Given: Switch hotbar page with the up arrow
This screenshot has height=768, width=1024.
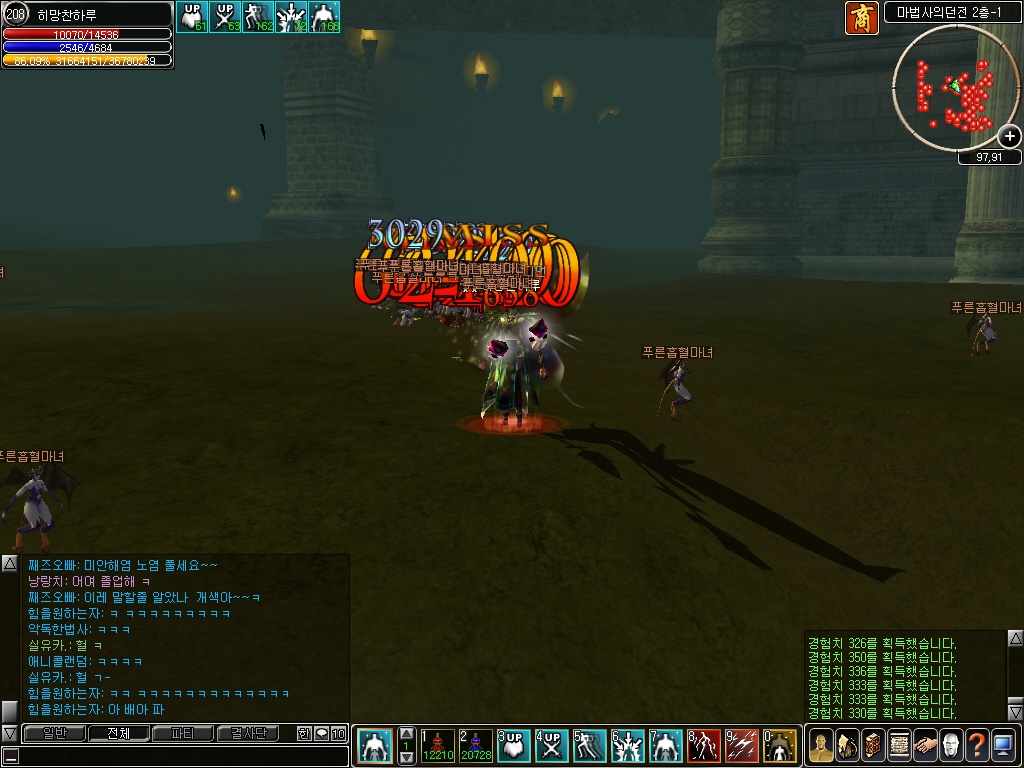Looking at the screenshot, I should (406, 733).
